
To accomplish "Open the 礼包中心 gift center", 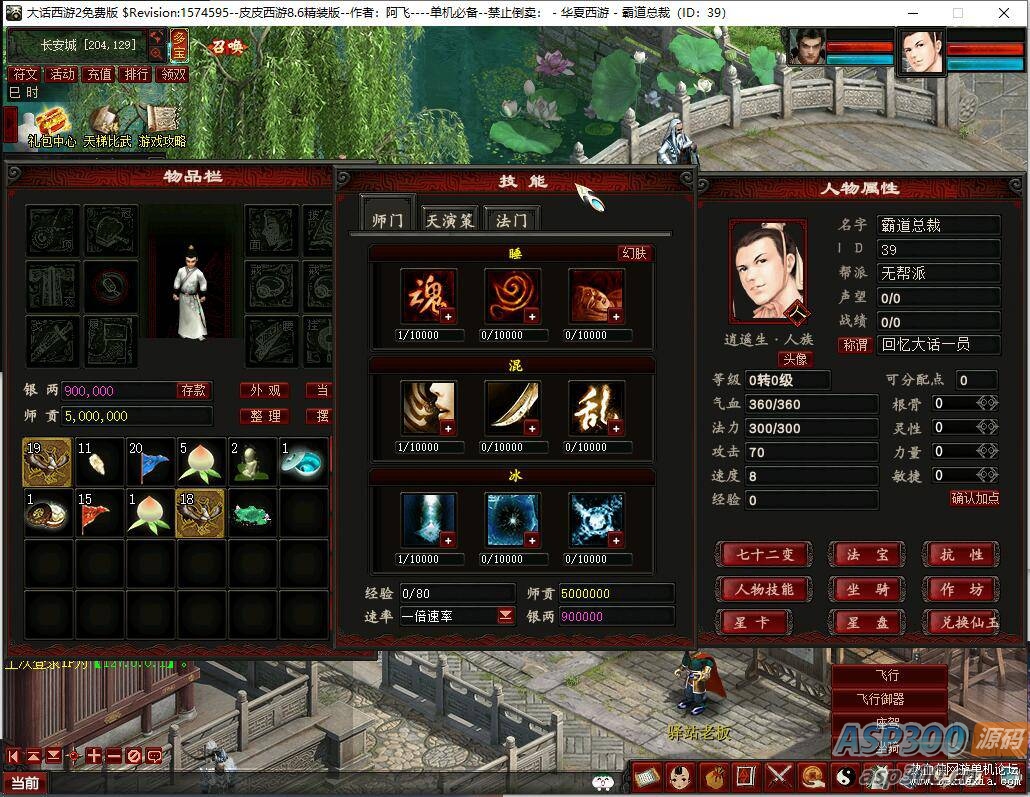I will click(x=50, y=126).
